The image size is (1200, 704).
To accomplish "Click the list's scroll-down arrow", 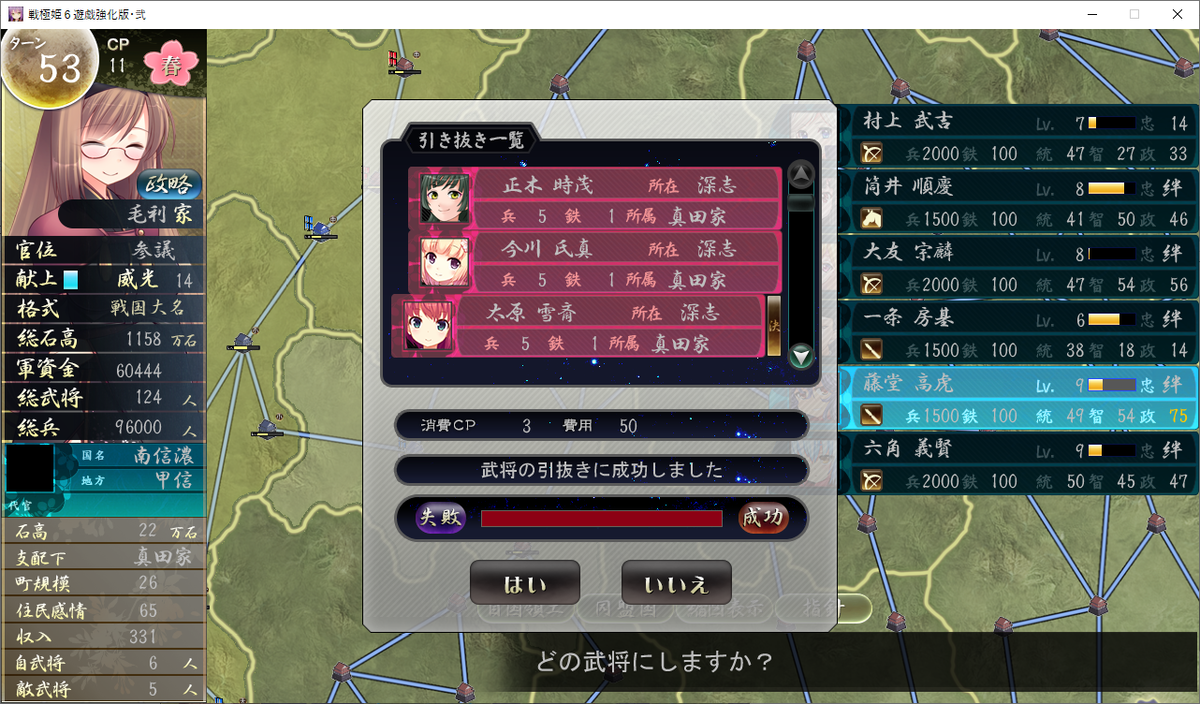I will click(x=801, y=355).
